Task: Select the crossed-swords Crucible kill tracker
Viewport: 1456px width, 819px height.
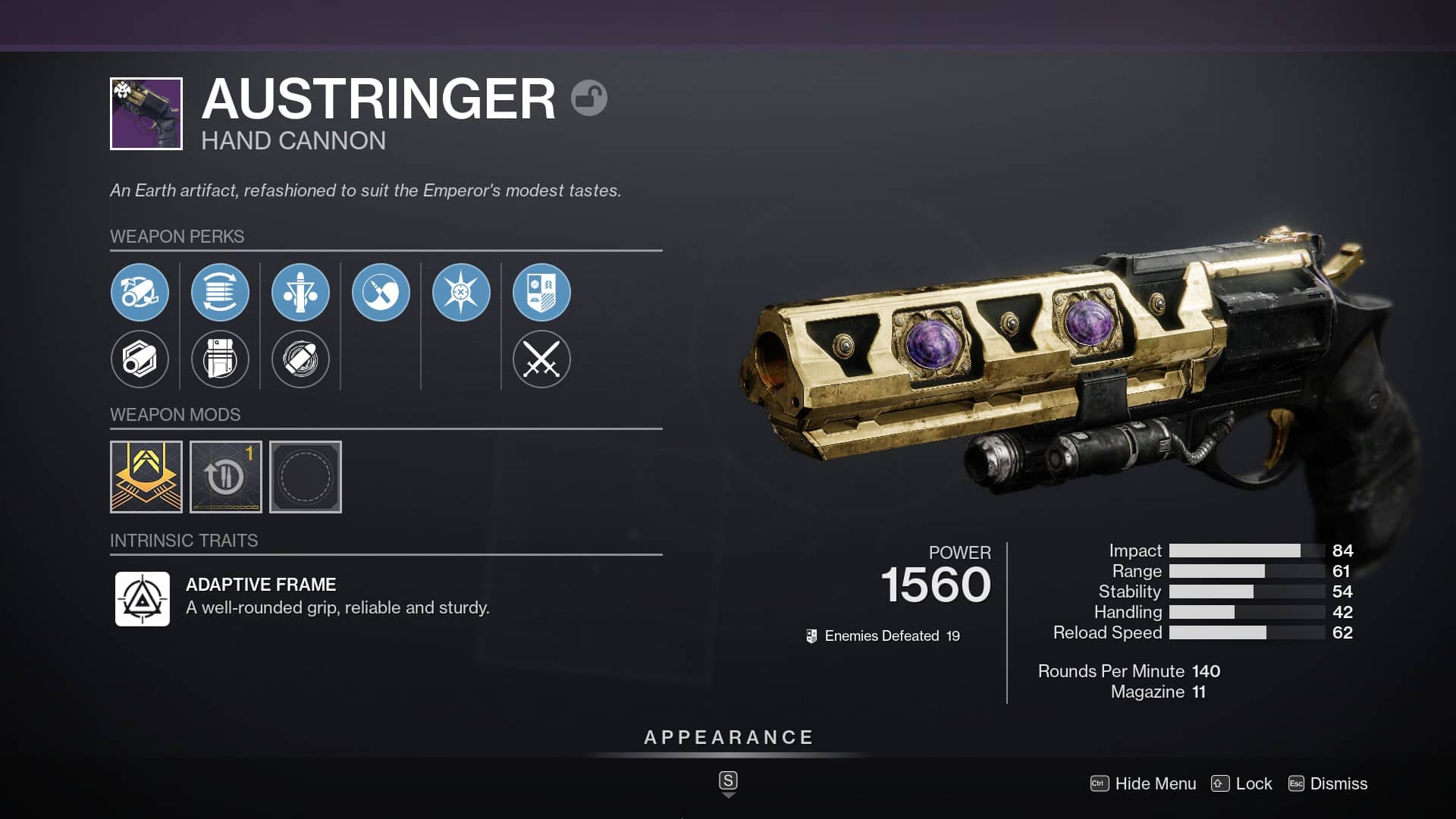Action: [x=541, y=359]
